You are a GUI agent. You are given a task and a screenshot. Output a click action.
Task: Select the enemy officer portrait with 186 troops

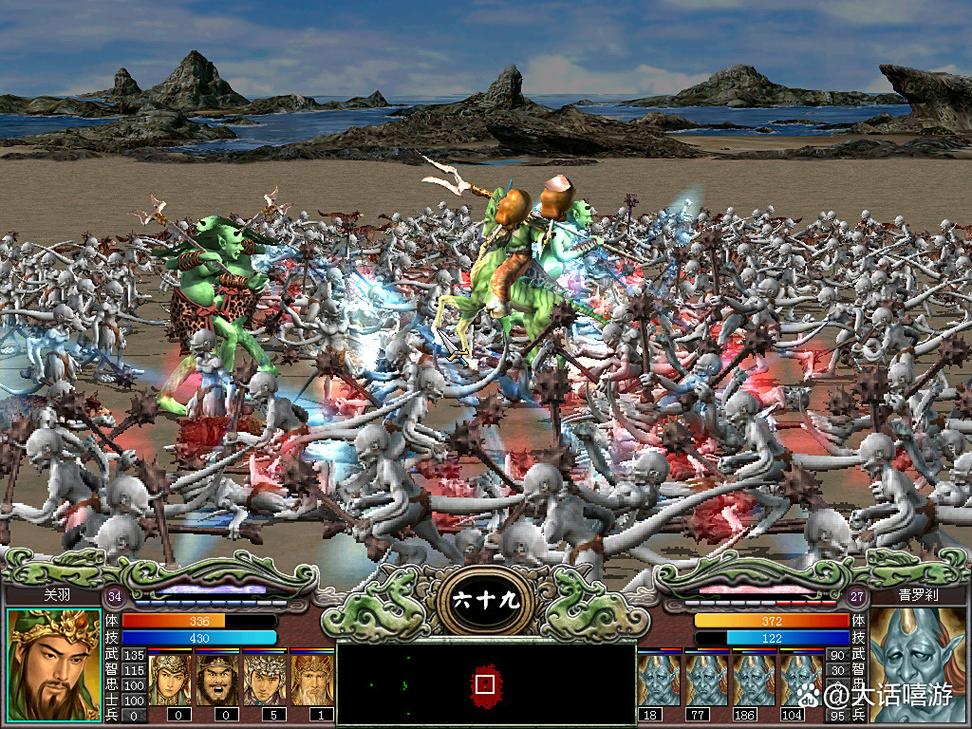tap(754, 680)
